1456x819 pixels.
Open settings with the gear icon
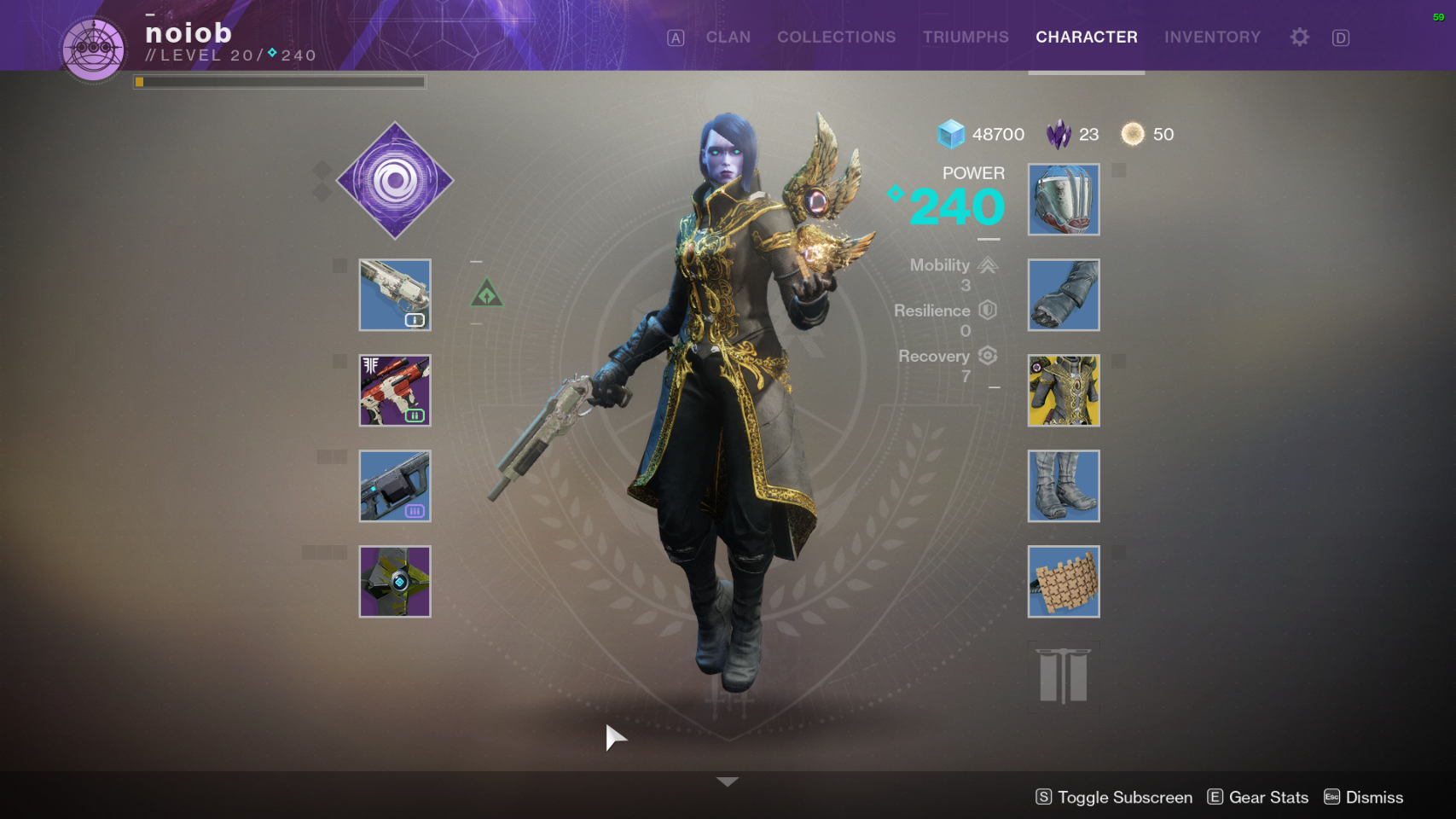point(1299,38)
